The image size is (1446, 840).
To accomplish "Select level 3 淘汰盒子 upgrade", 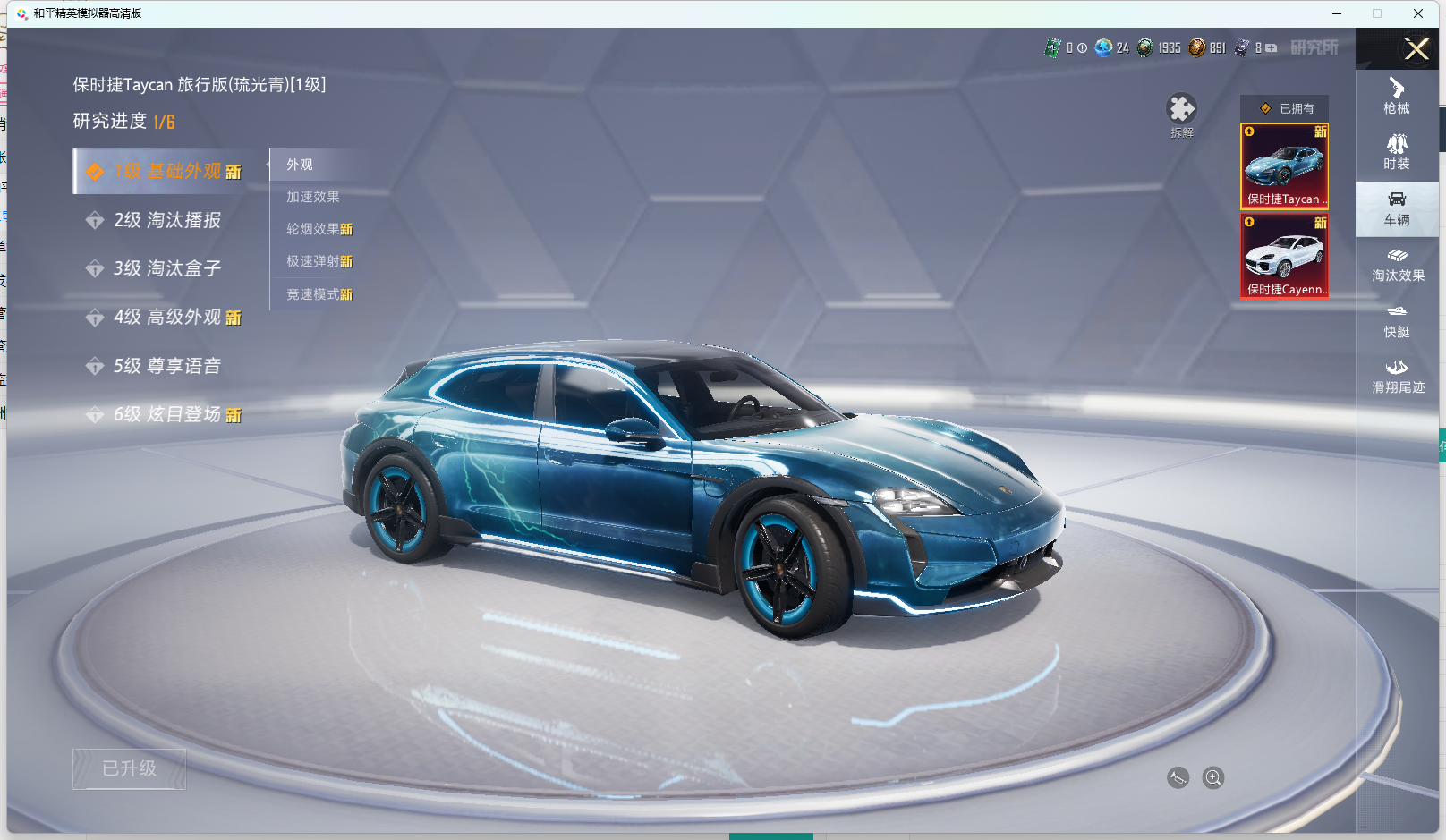I will [166, 268].
